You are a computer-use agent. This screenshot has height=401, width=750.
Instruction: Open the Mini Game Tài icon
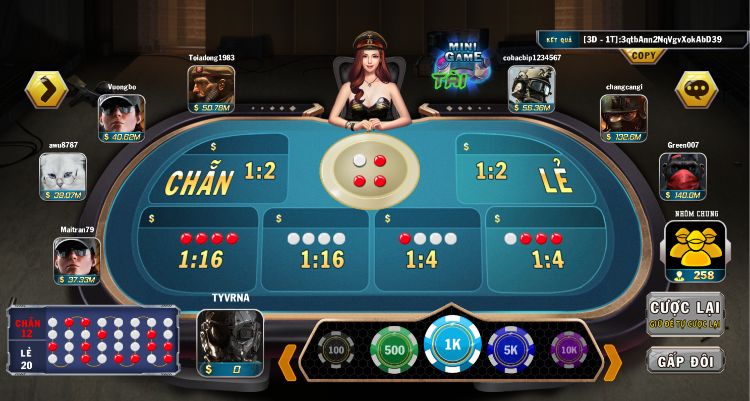pos(457,62)
